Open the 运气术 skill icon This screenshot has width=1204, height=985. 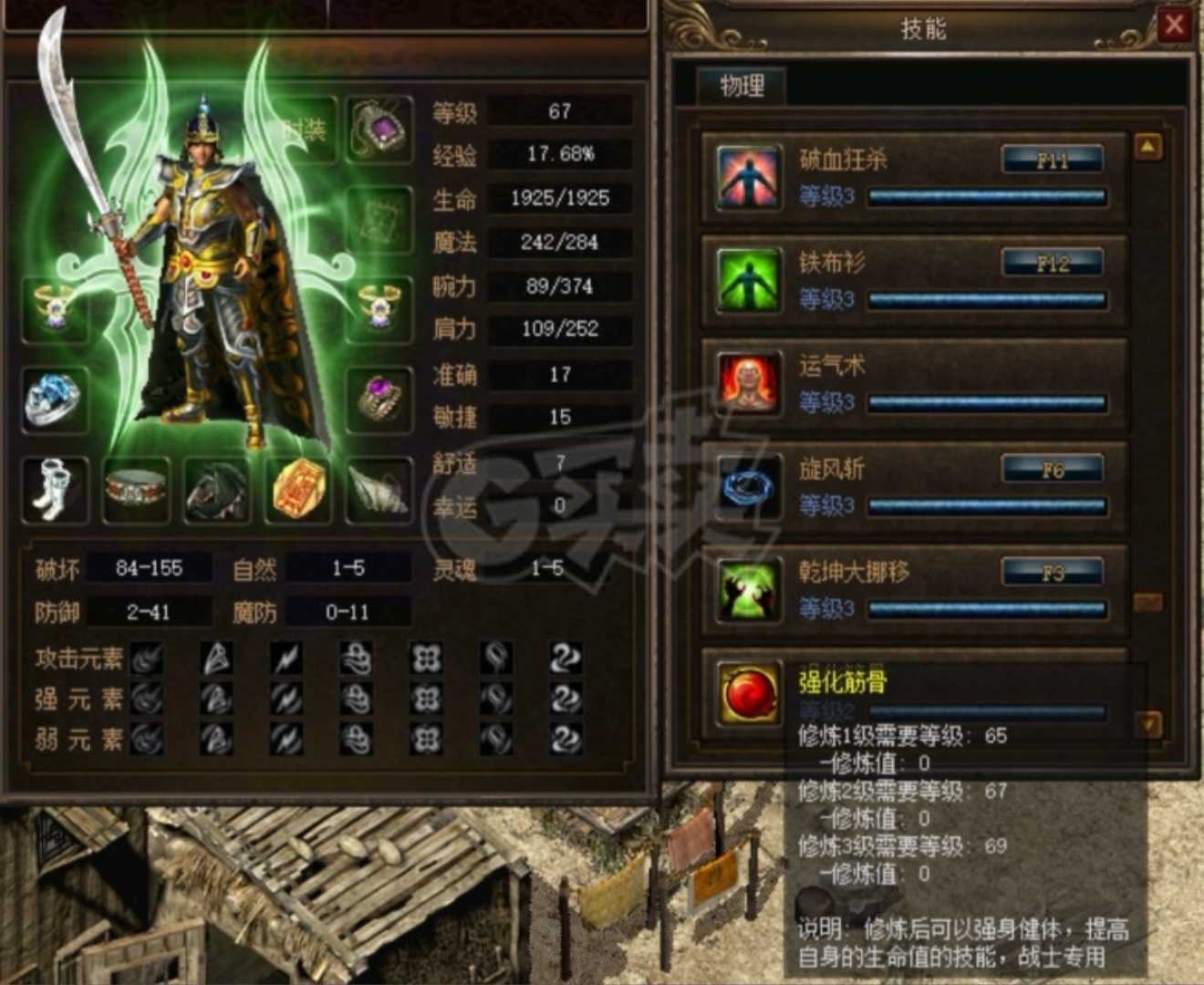[x=748, y=383]
